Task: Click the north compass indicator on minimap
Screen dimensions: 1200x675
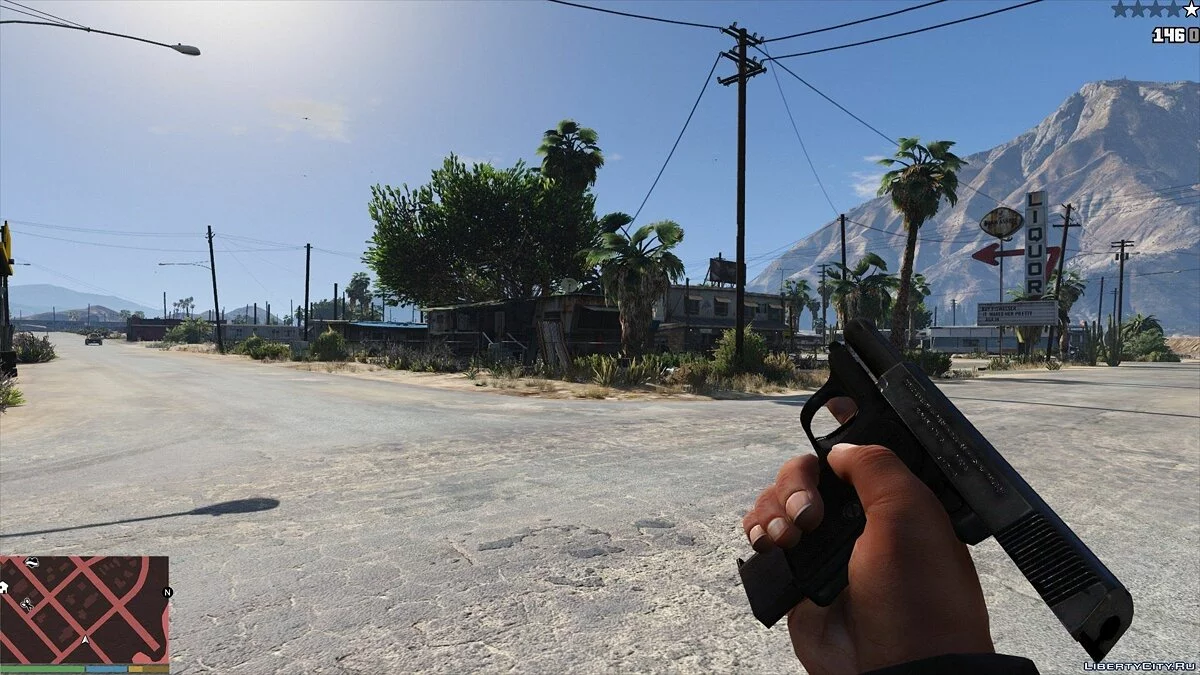Action: pyautogui.click(x=167, y=592)
